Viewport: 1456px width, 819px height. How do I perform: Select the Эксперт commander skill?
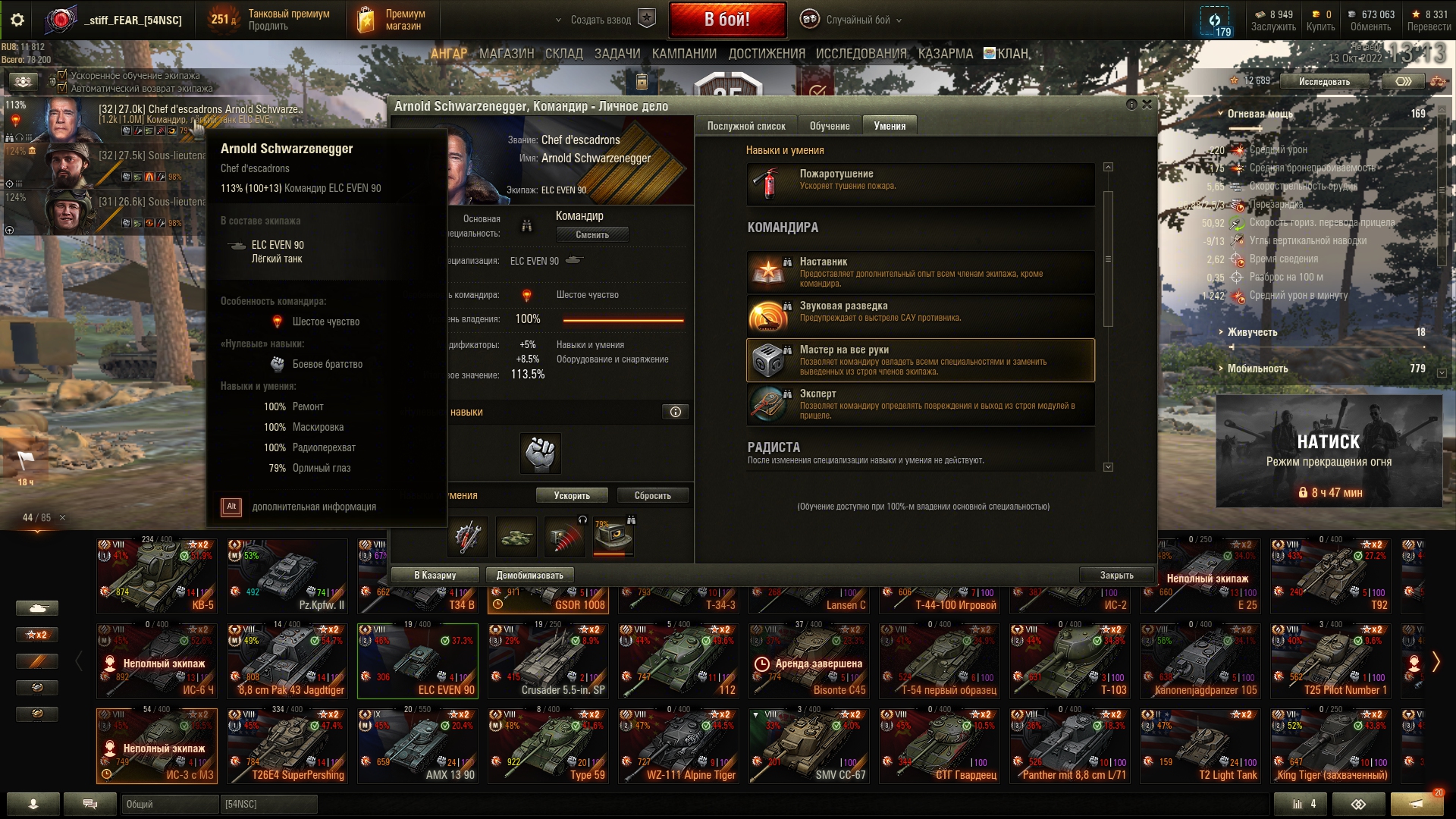point(920,404)
